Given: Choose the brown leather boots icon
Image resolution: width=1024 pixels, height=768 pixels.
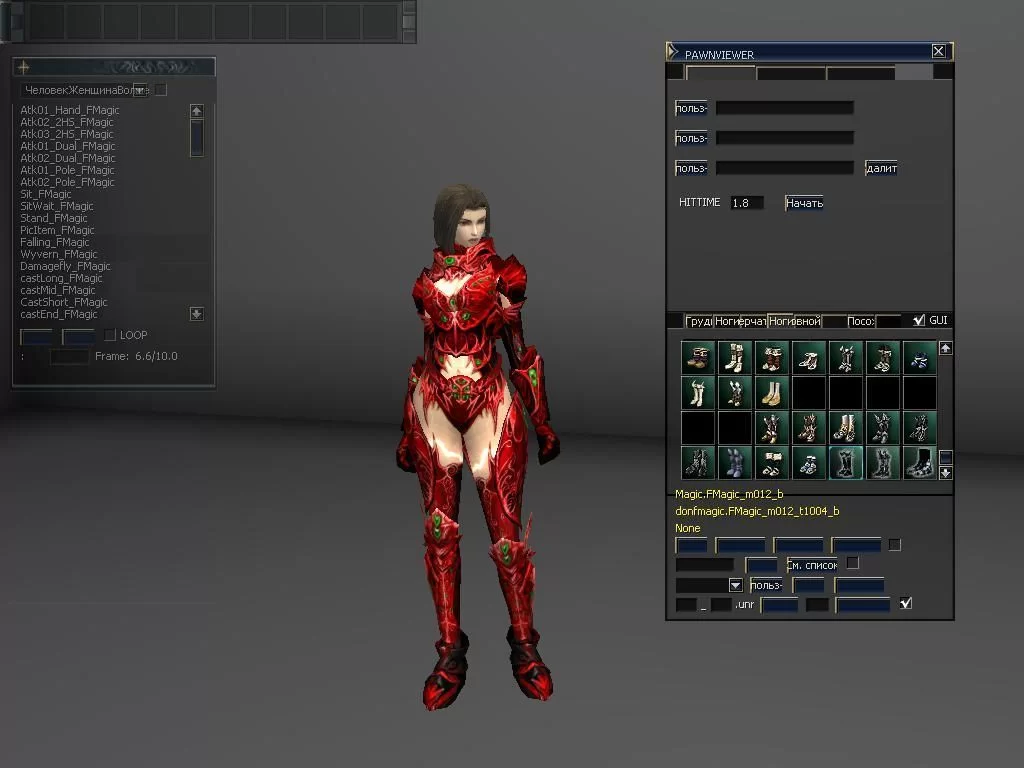Looking at the screenshot, I should 699,357.
